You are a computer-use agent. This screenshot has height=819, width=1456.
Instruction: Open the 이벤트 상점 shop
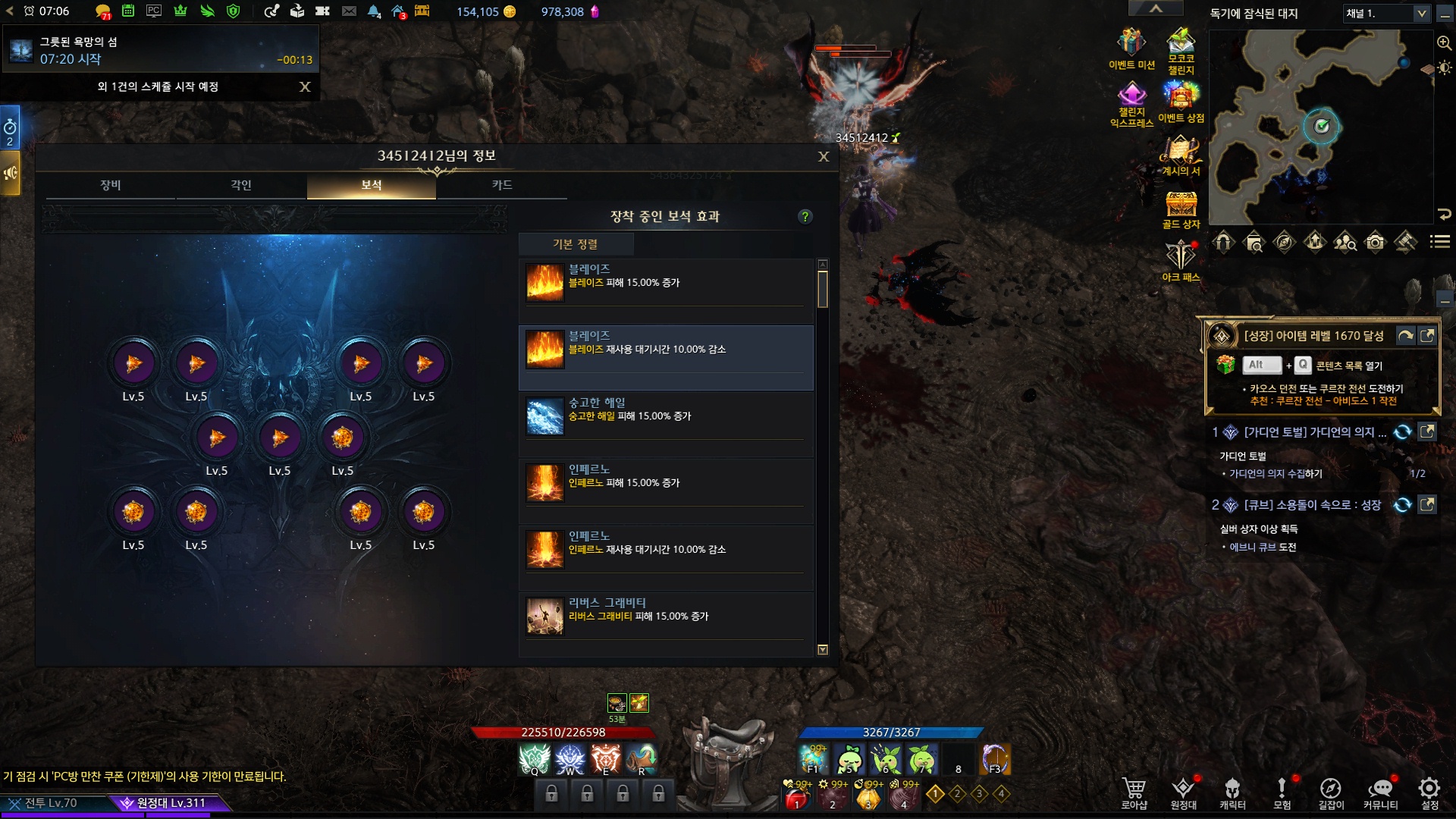(x=1181, y=101)
